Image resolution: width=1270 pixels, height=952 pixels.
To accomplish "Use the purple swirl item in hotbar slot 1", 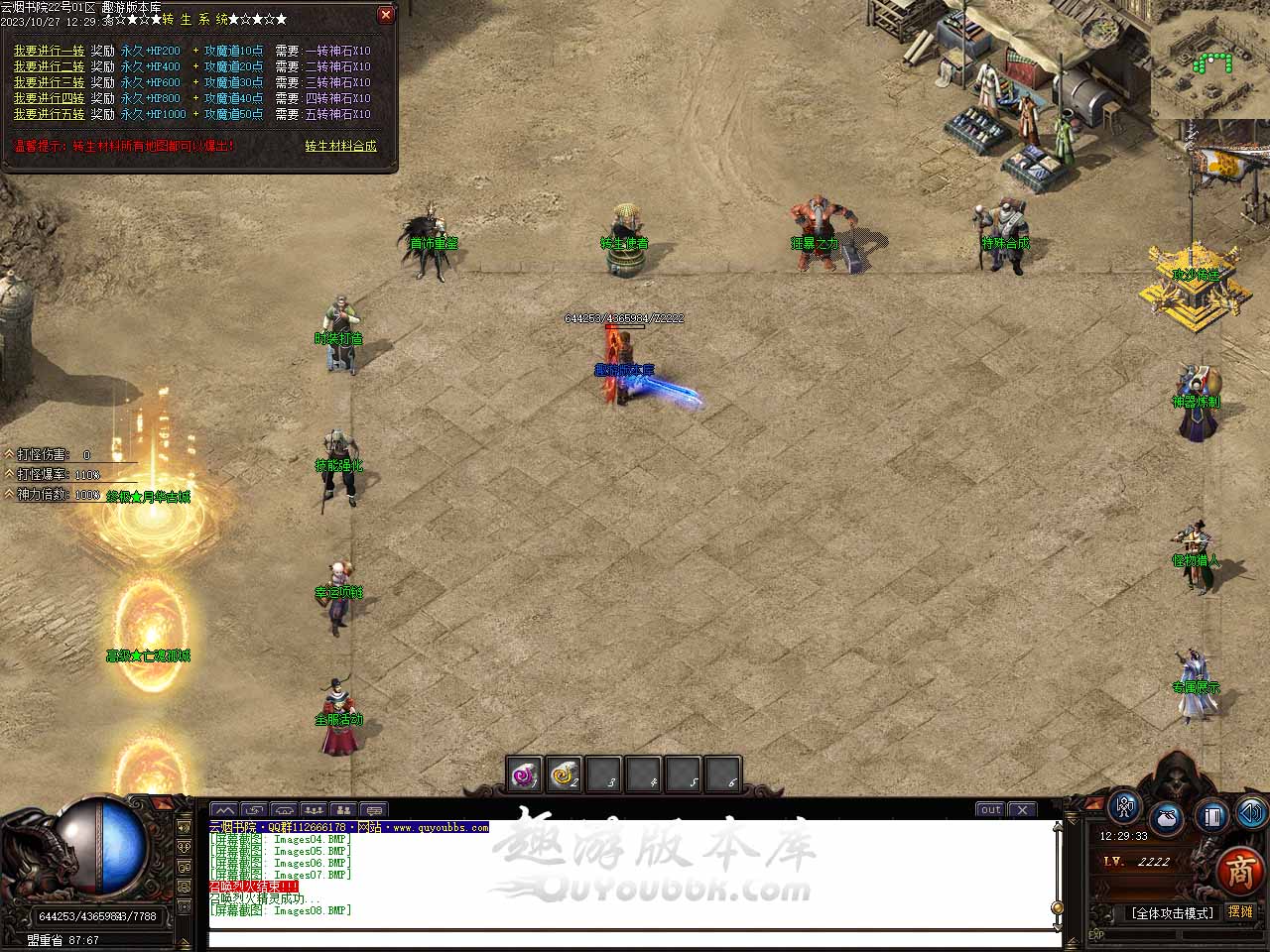I will [524, 775].
